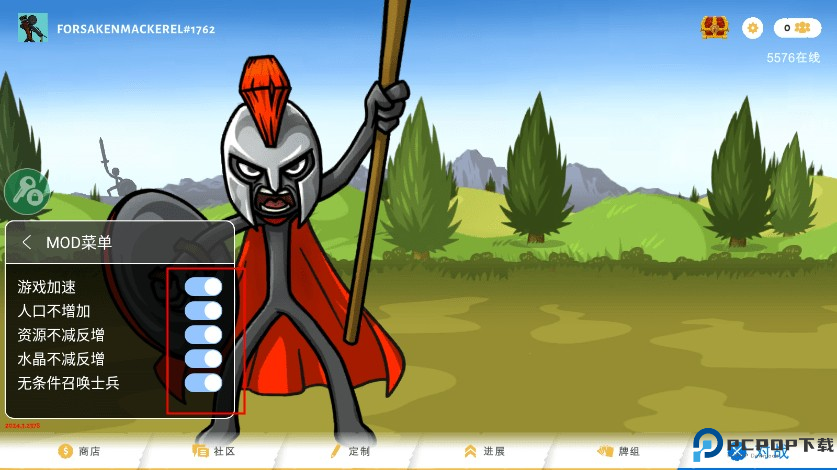Open settings with the gear icon
Image resolution: width=837 pixels, height=470 pixels.
point(753,28)
